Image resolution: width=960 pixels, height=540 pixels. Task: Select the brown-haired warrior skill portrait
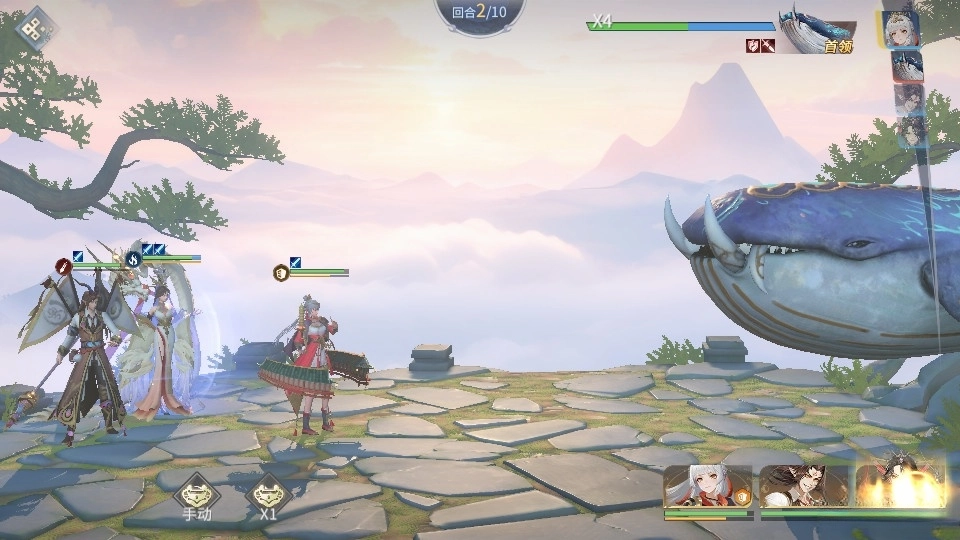(x=803, y=487)
